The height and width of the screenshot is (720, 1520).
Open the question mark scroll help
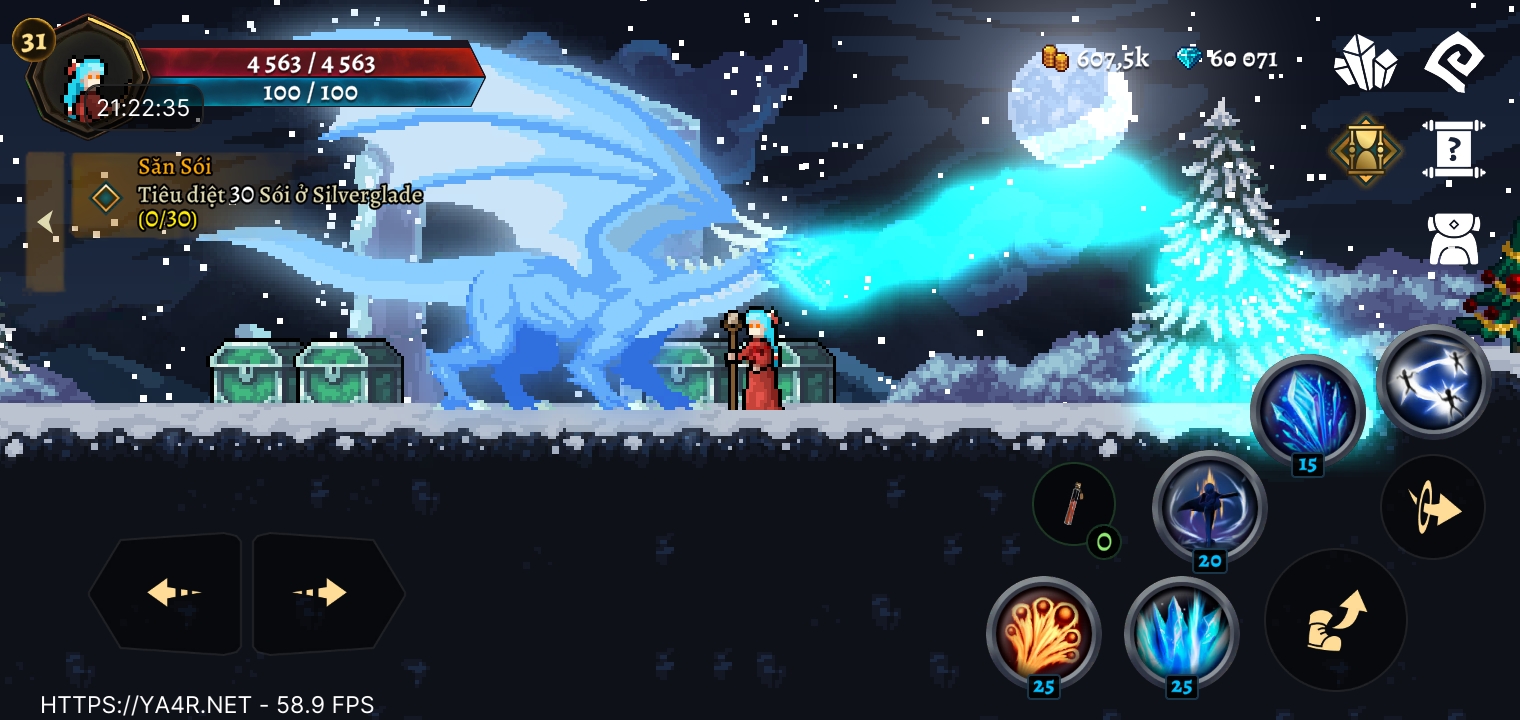(1454, 150)
